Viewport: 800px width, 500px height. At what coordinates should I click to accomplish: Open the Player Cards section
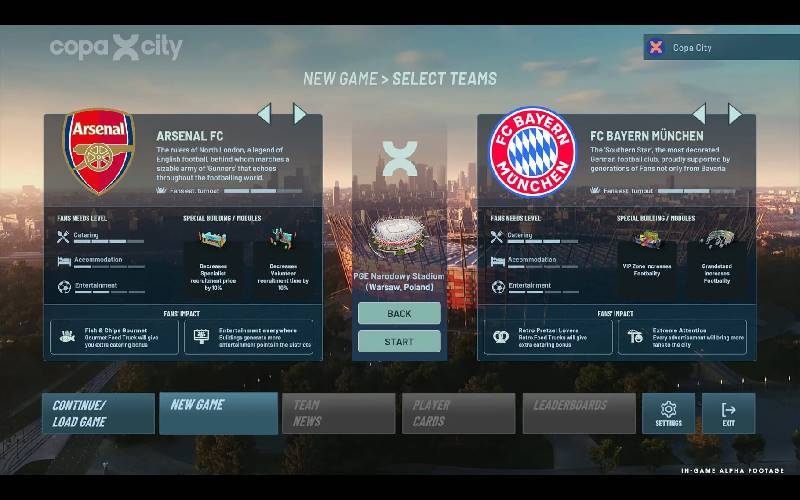(x=458, y=413)
